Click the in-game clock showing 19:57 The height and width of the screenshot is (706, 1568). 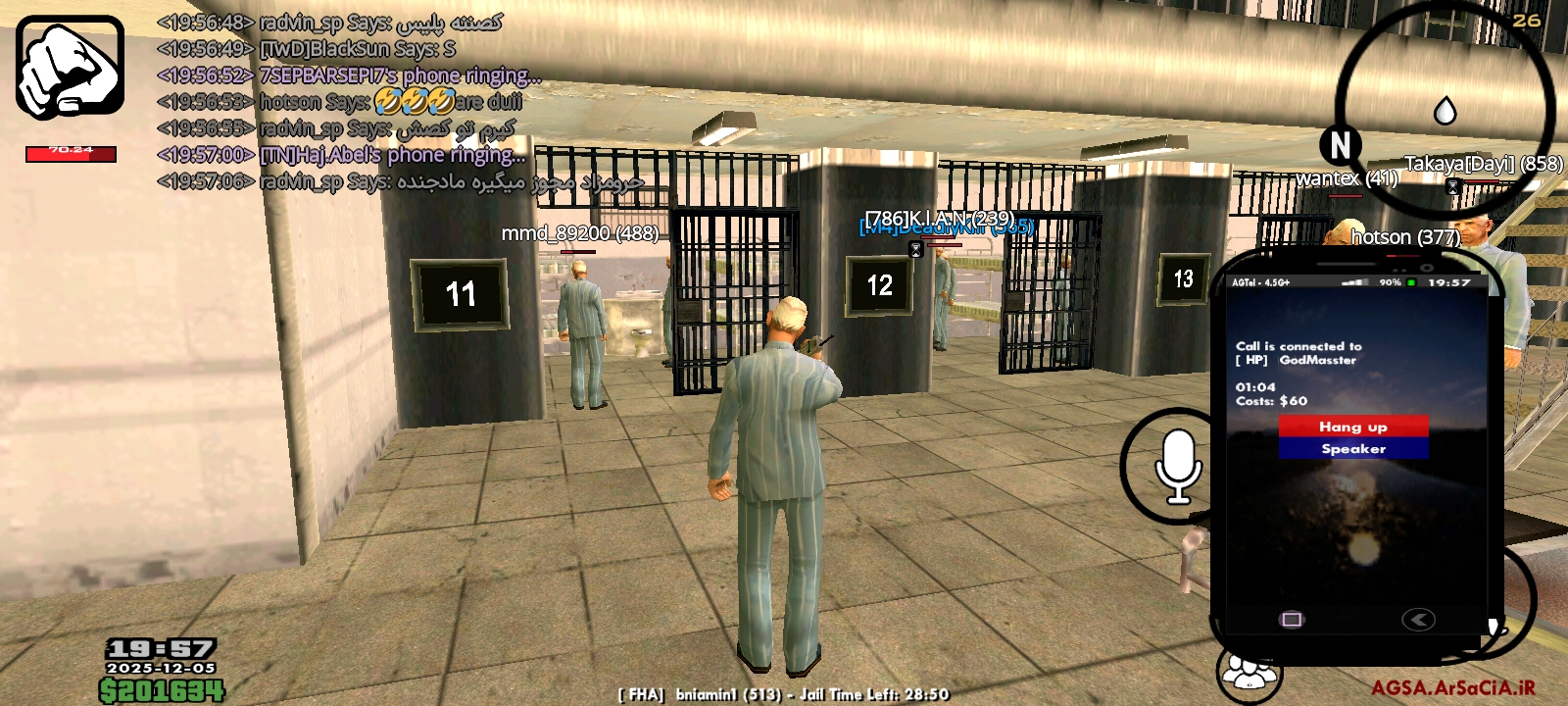160,647
